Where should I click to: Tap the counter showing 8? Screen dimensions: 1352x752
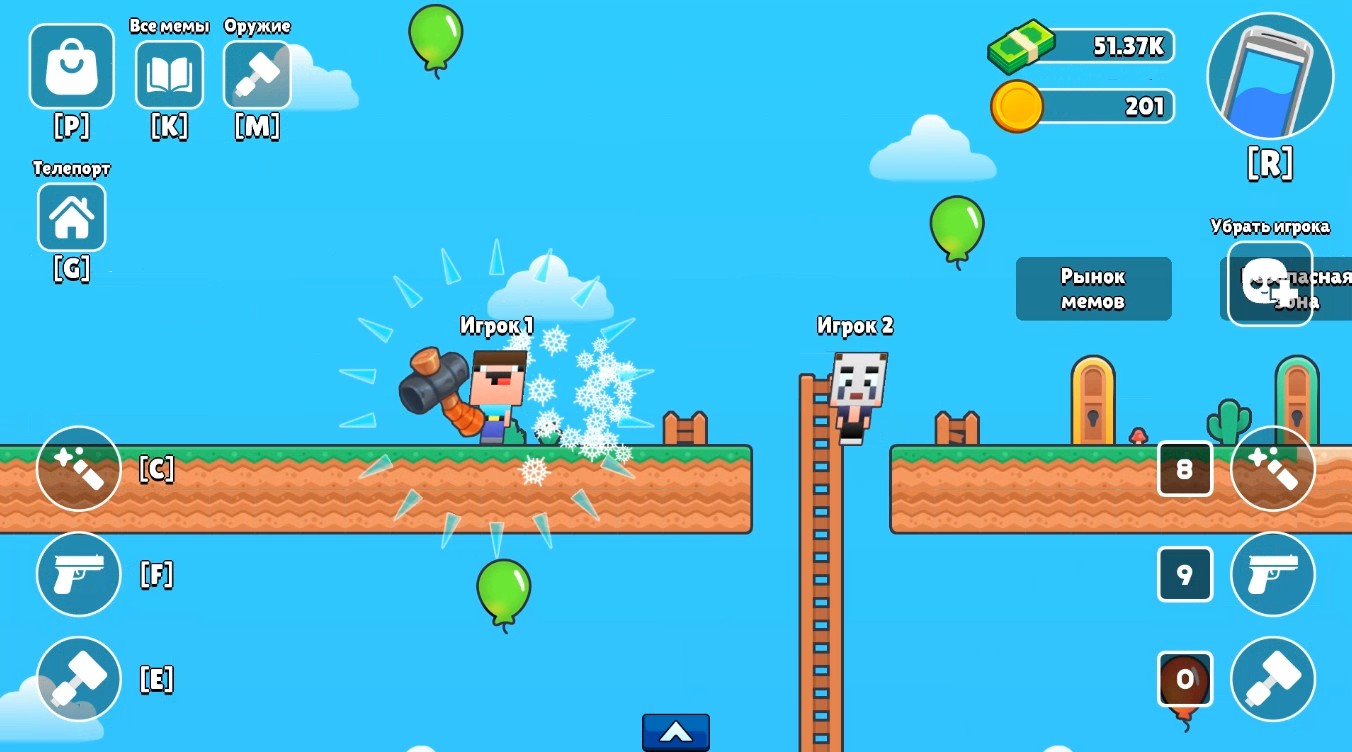coord(1185,468)
